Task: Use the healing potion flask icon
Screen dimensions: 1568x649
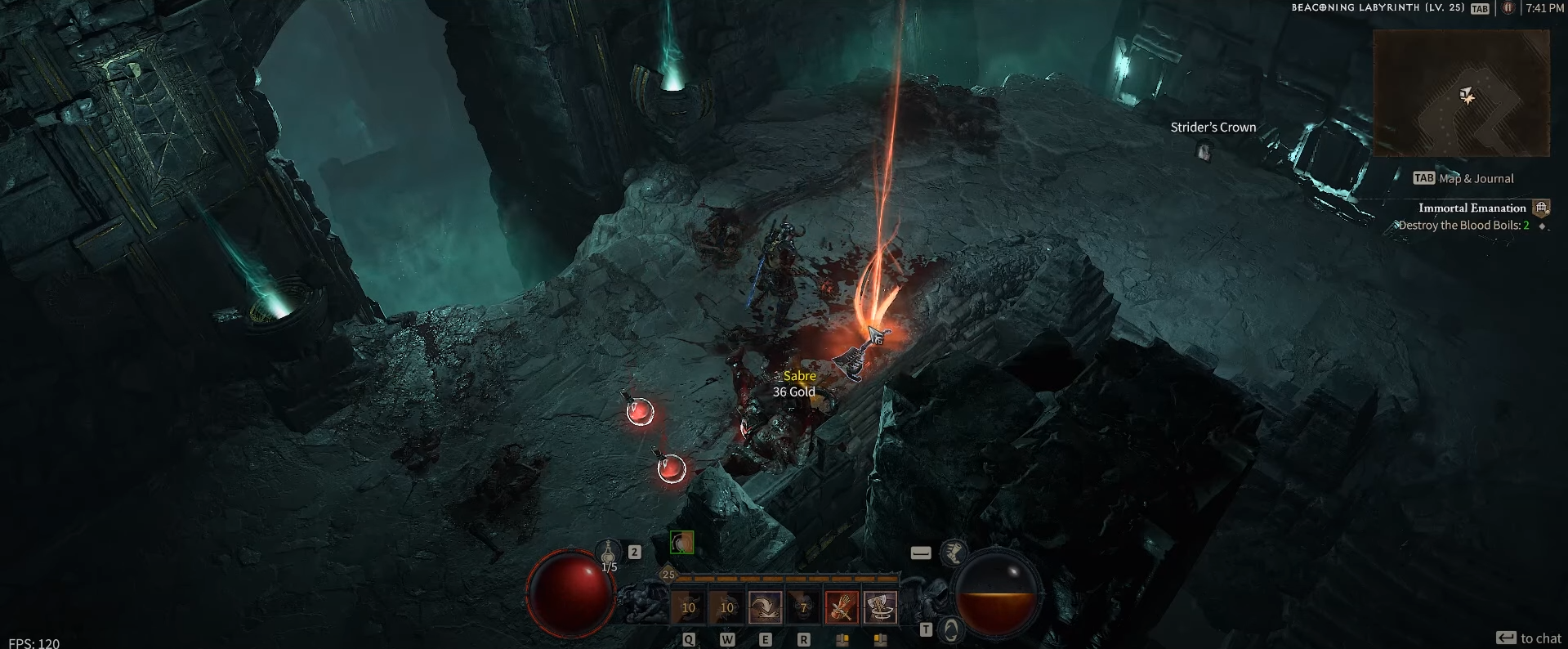Action: click(609, 553)
